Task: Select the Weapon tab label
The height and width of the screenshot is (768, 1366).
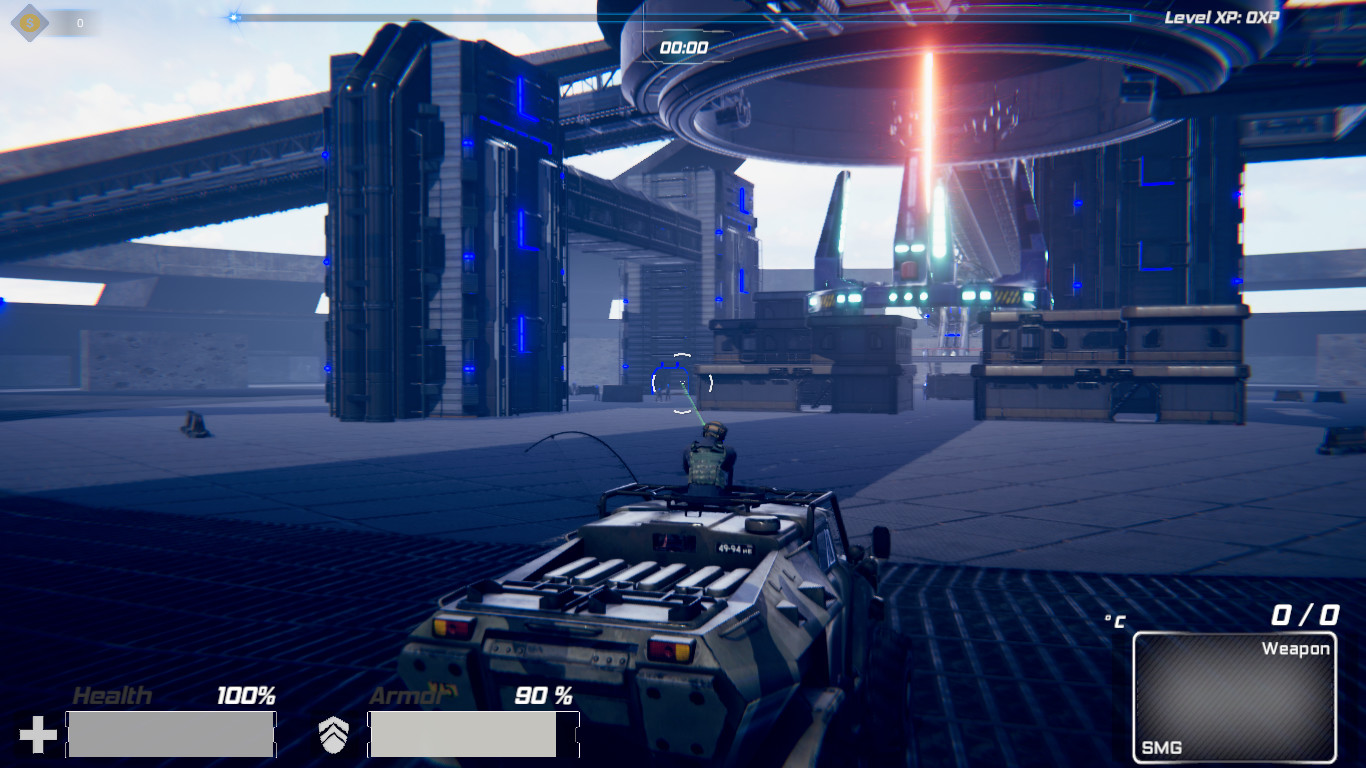Action: coord(1297,648)
